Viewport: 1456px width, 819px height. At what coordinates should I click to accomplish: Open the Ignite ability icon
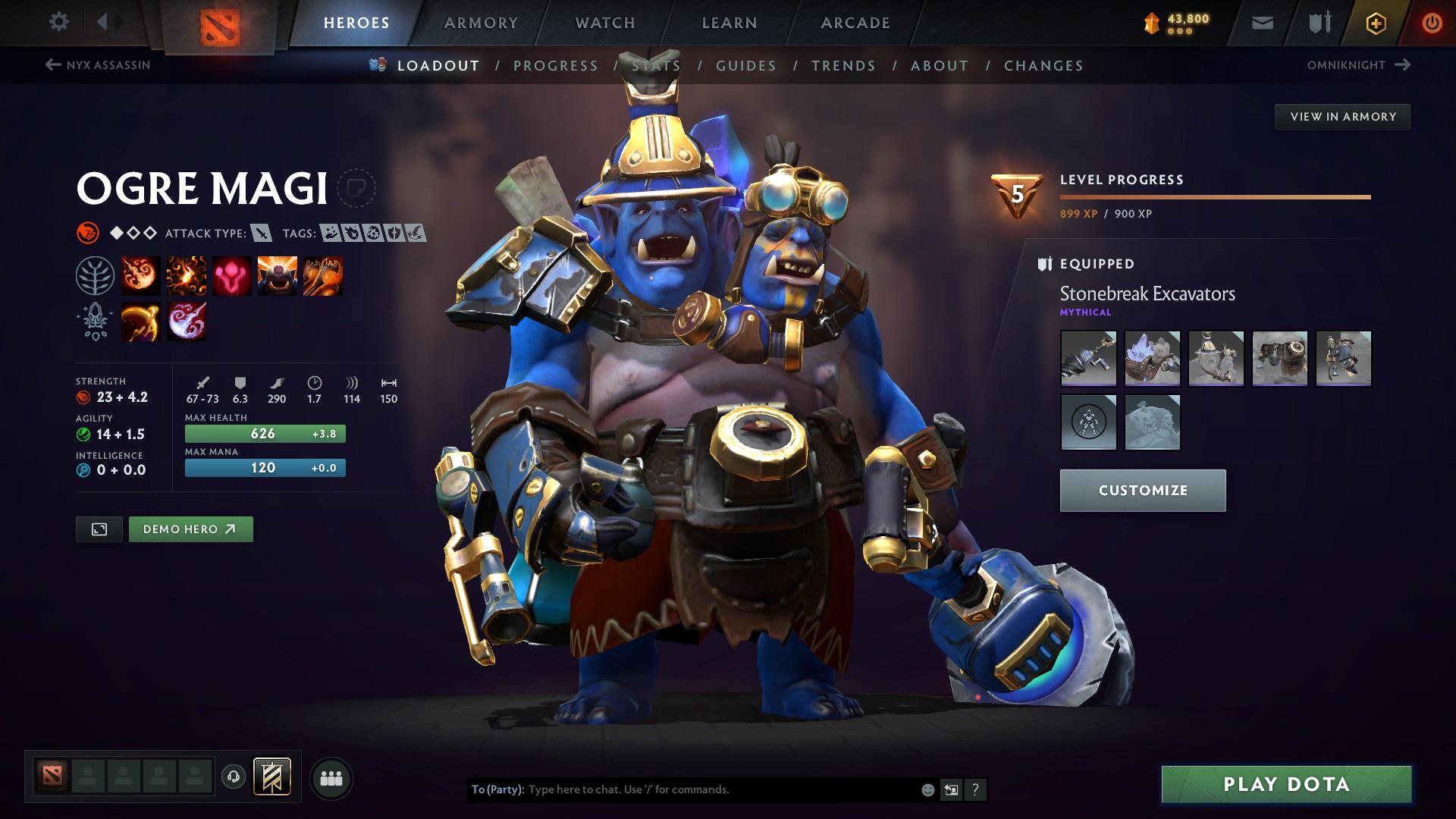187,275
